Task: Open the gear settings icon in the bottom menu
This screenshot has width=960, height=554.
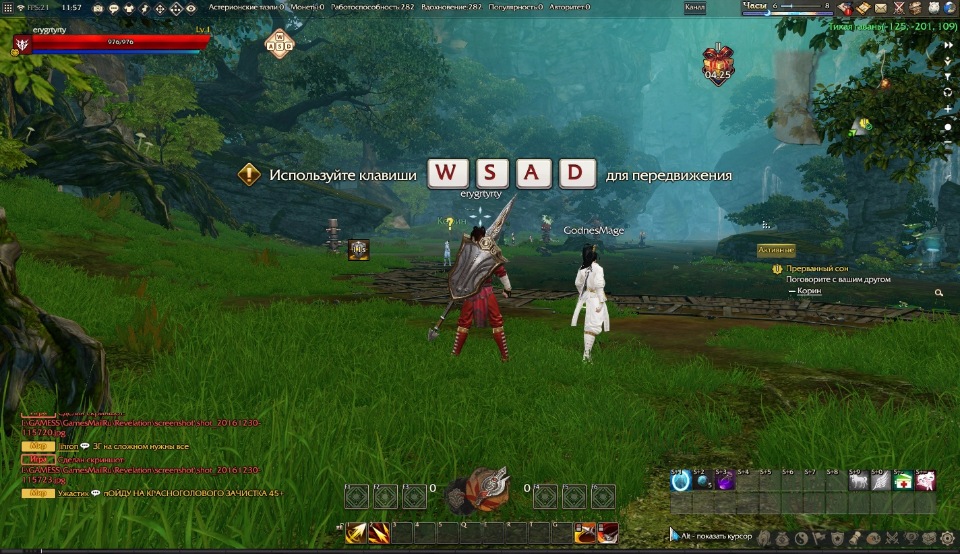Action: pos(946,537)
